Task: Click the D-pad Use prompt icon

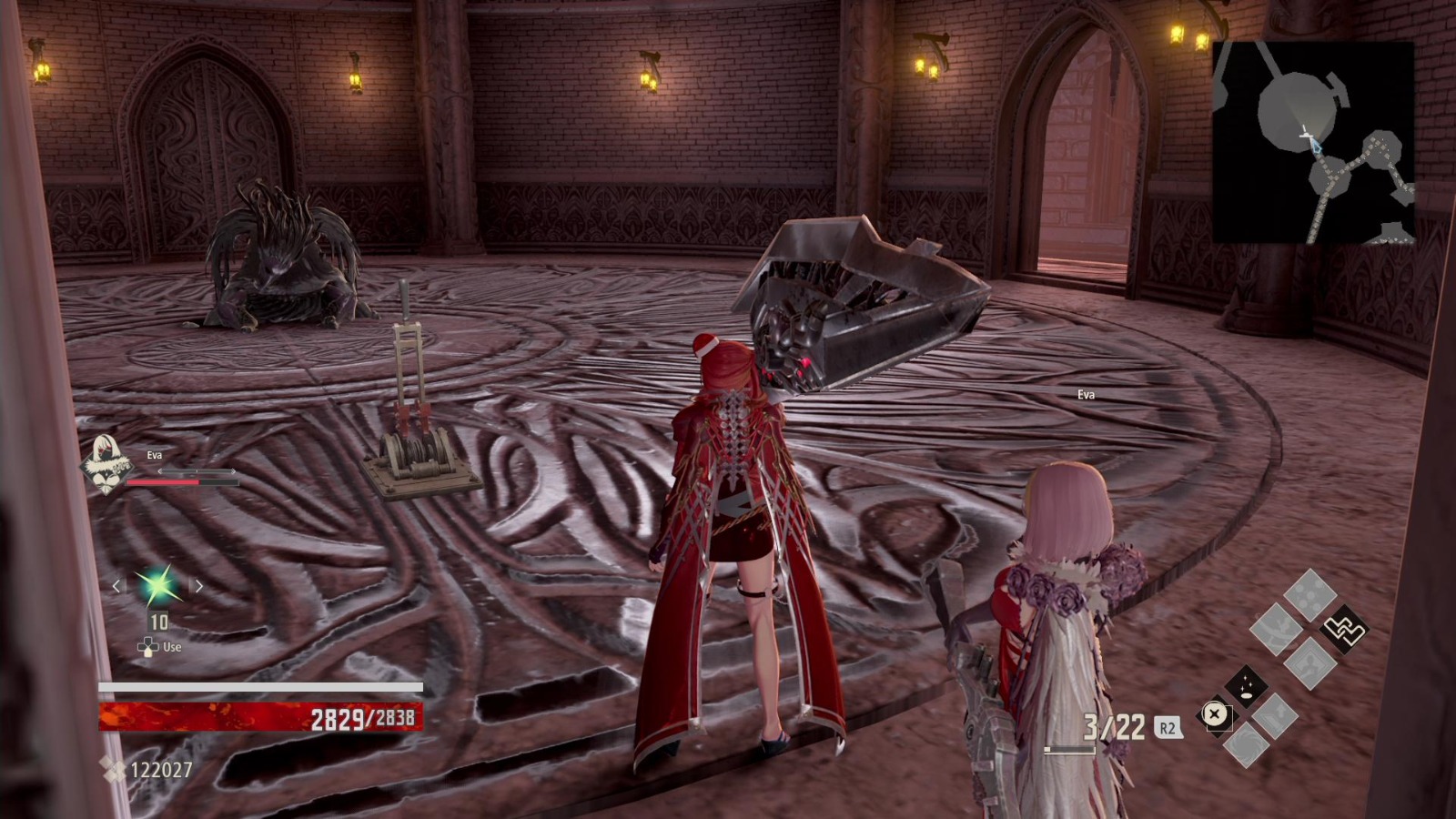Action: 148,646
